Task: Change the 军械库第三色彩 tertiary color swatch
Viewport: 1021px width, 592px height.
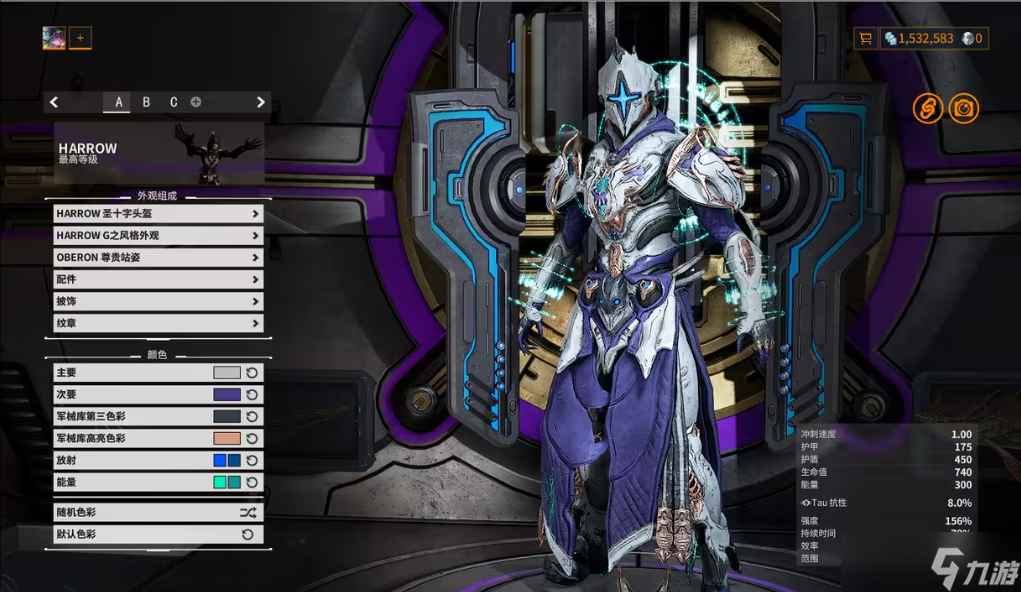Action: (x=227, y=416)
